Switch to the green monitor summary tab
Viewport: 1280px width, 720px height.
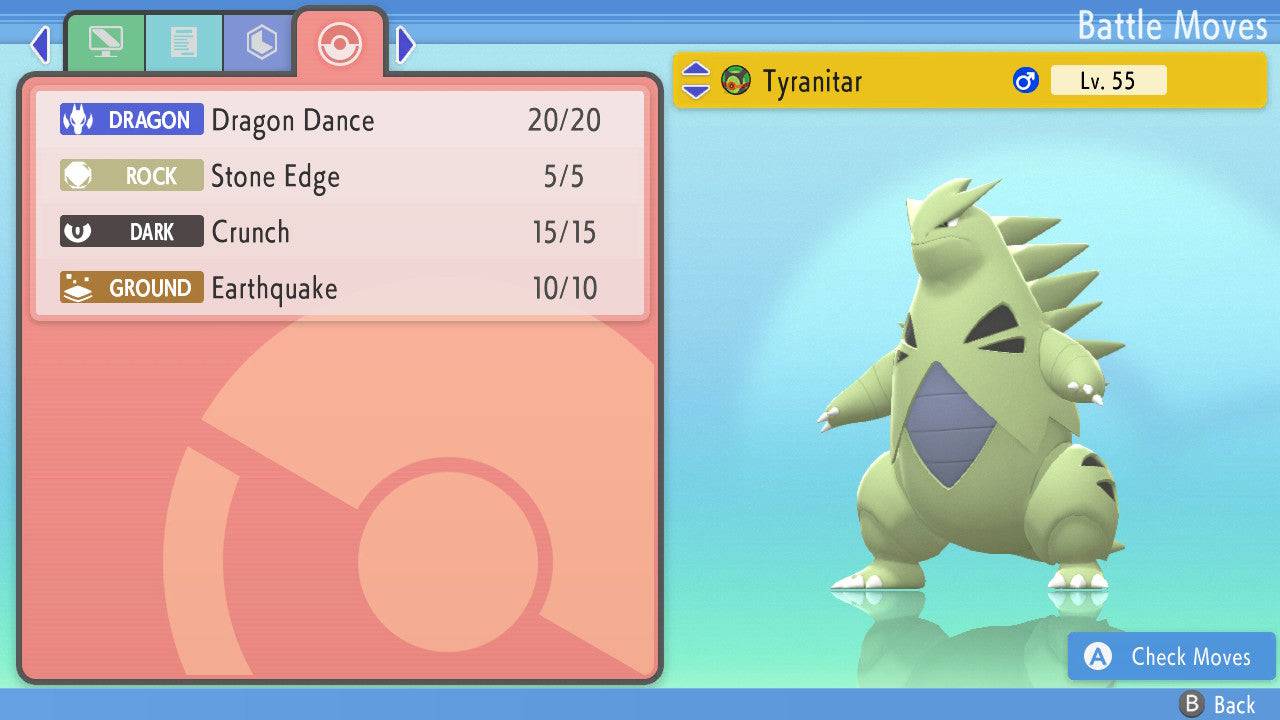pyautogui.click(x=105, y=43)
